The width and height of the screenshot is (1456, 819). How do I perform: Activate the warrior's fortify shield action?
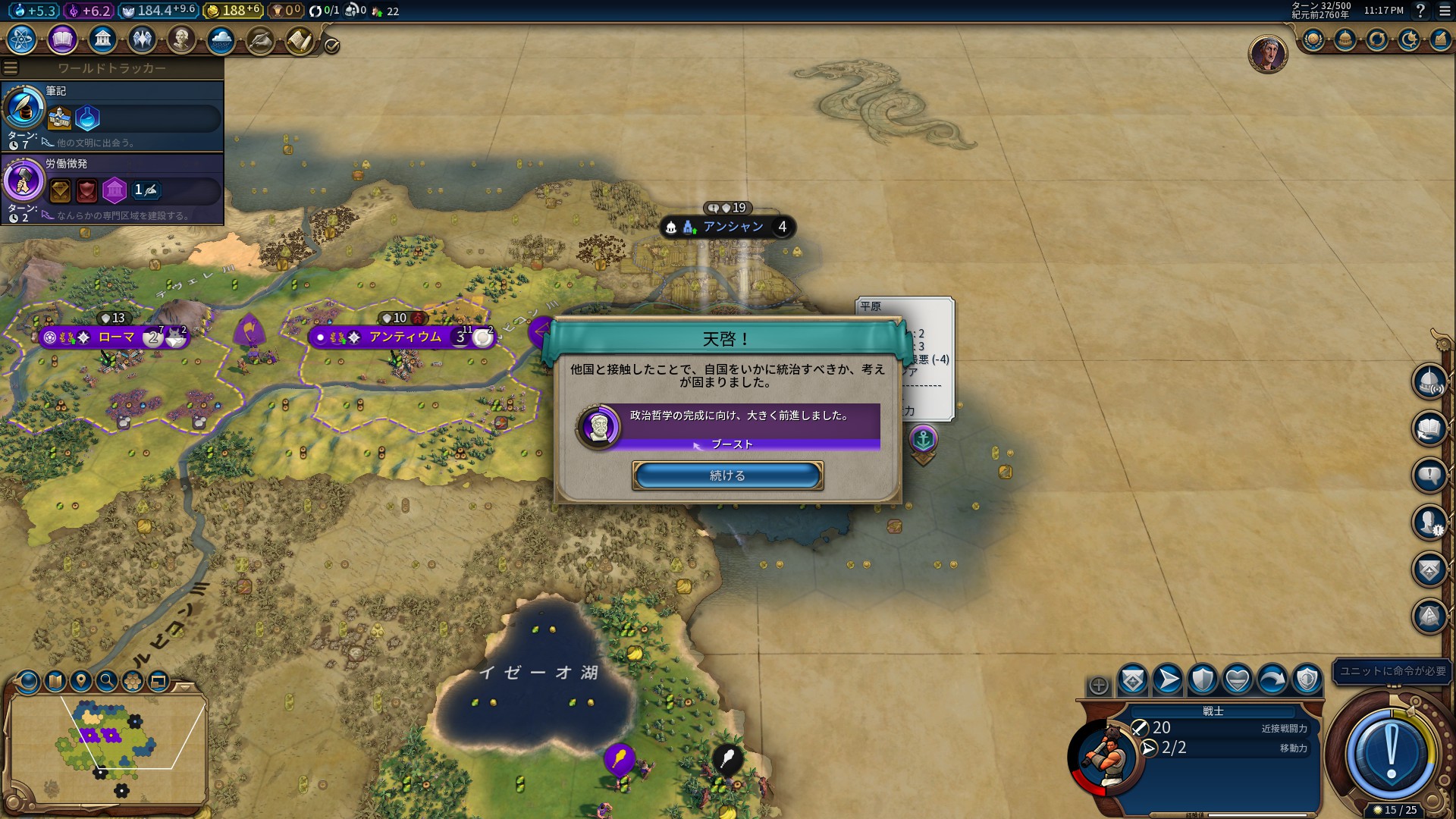tap(1203, 679)
